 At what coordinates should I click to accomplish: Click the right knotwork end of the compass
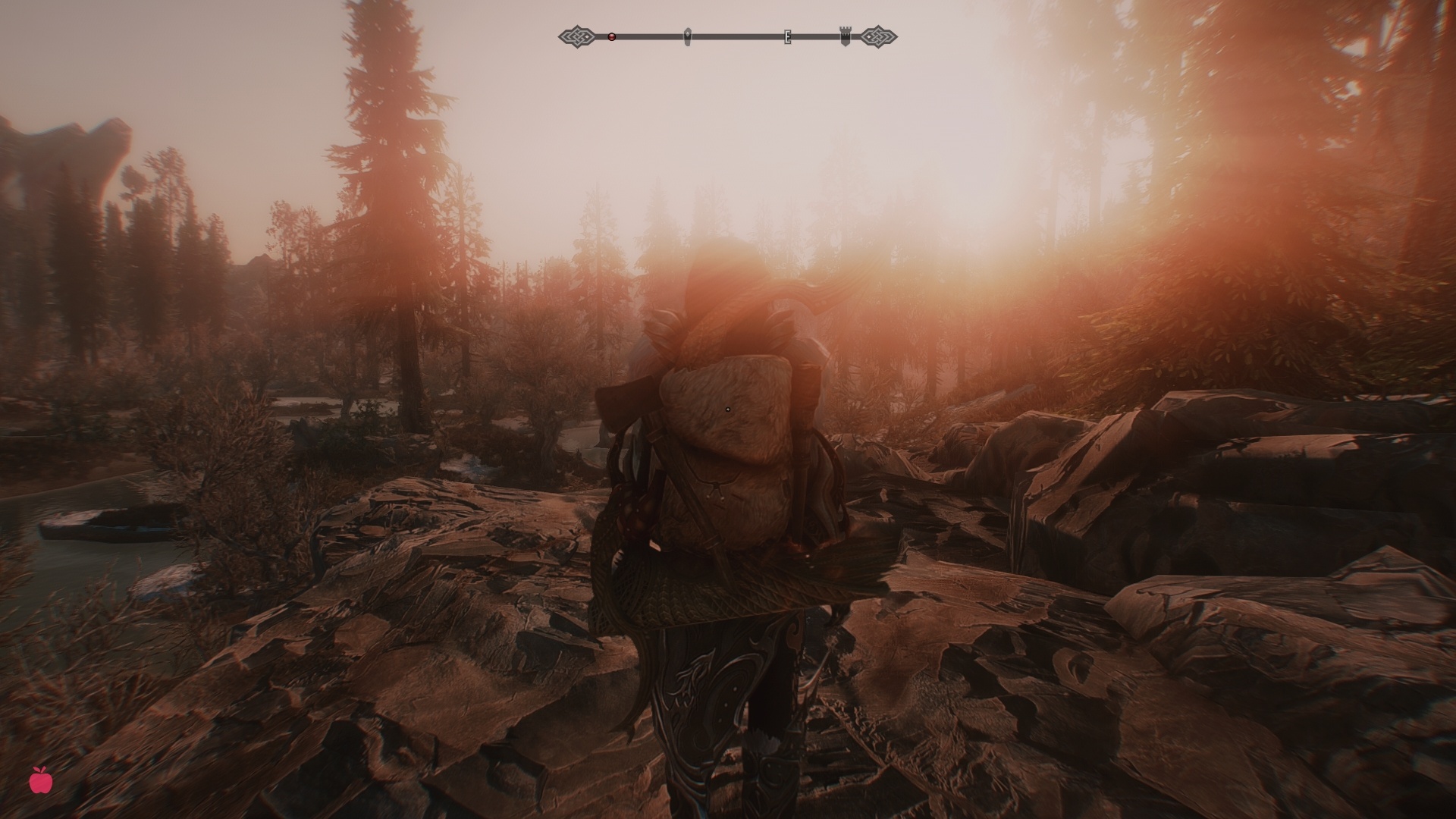(x=877, y=35)
